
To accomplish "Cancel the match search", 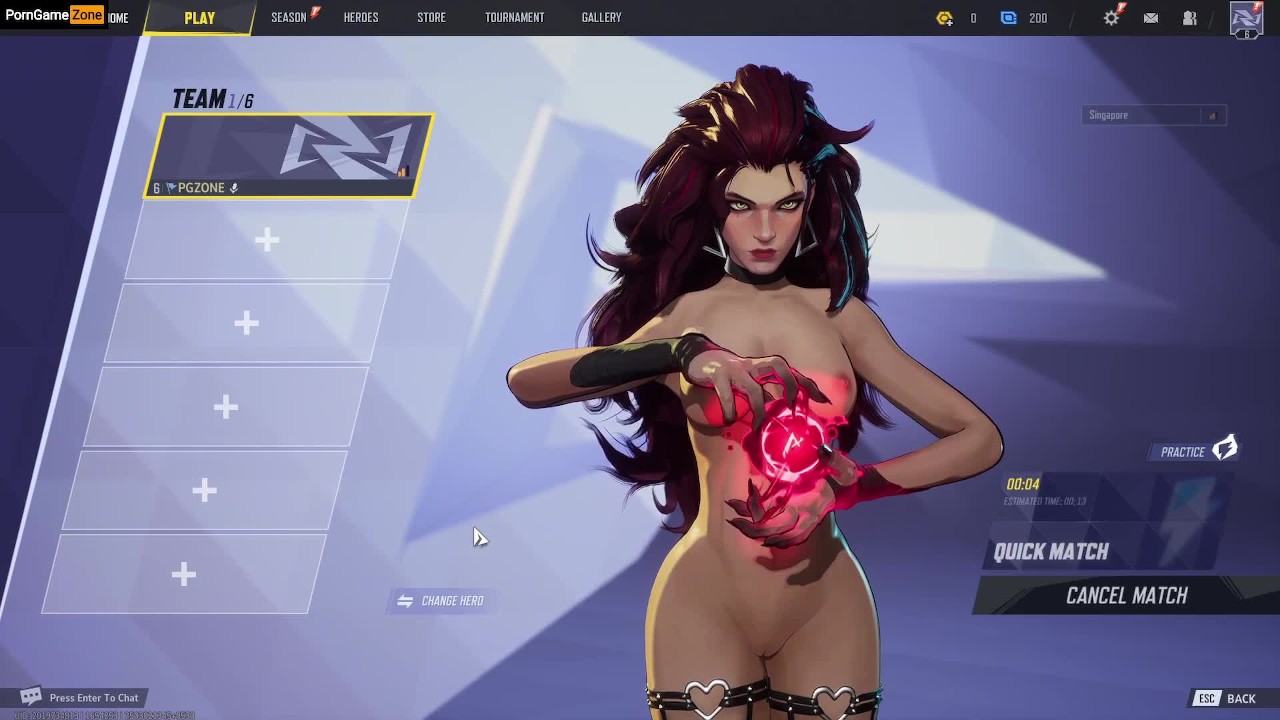I will (x=1126, y=596).
